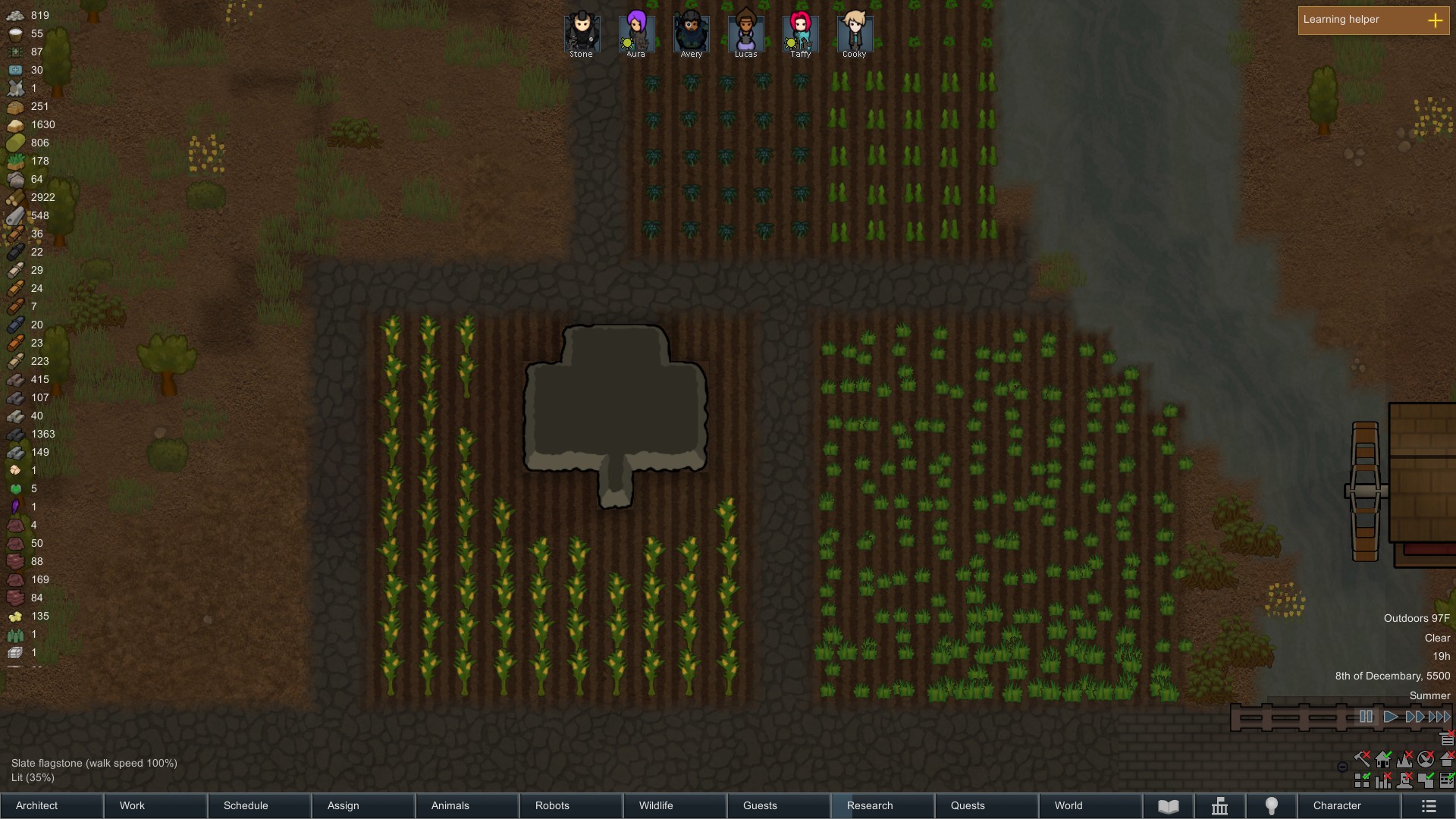Select colonist Taffy's portrait
The image size is (1456, 819).
click(x=799, y=30)
